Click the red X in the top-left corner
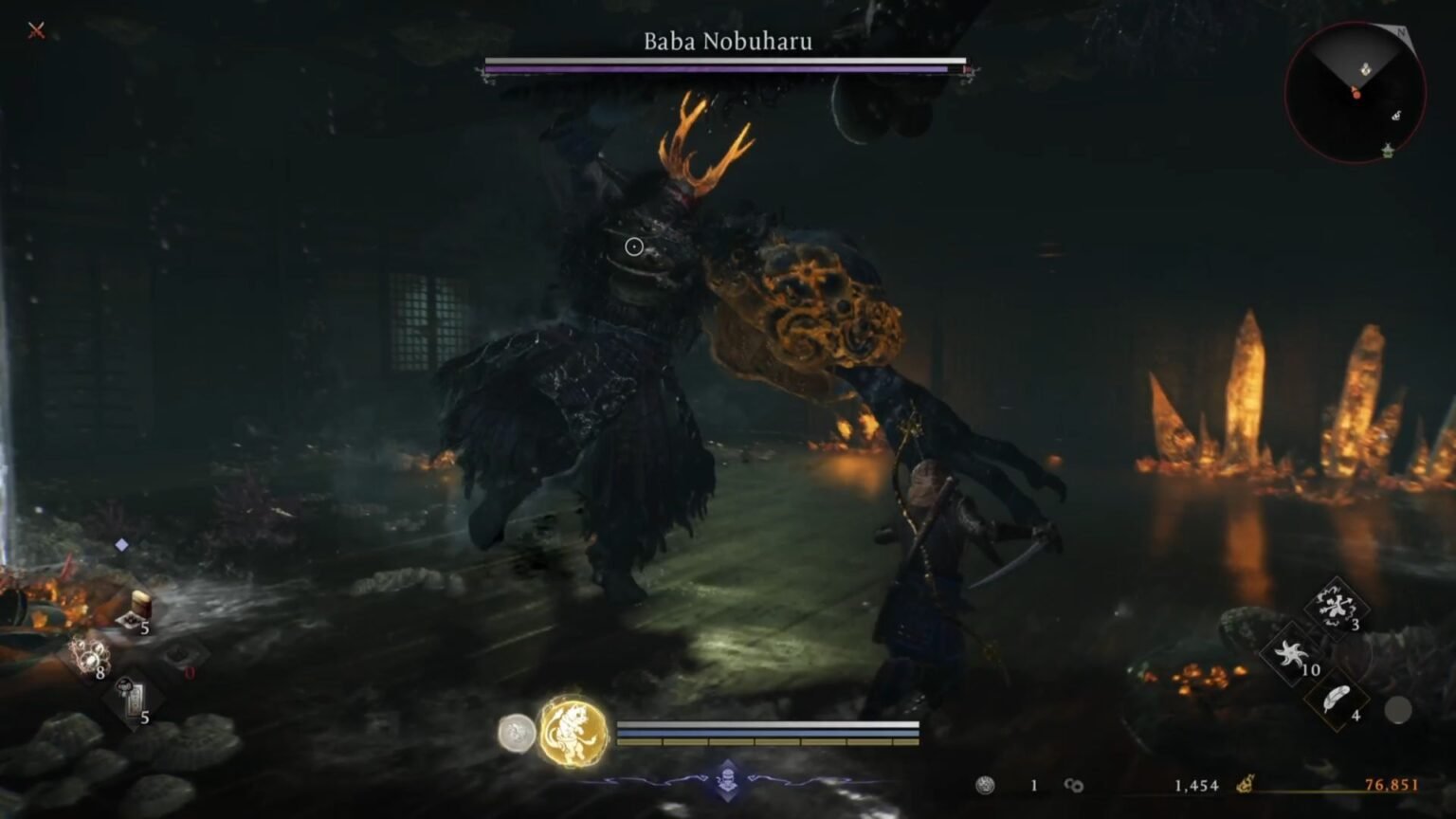Viewport: 1456px width, 819px height. [x=35, y=29]
